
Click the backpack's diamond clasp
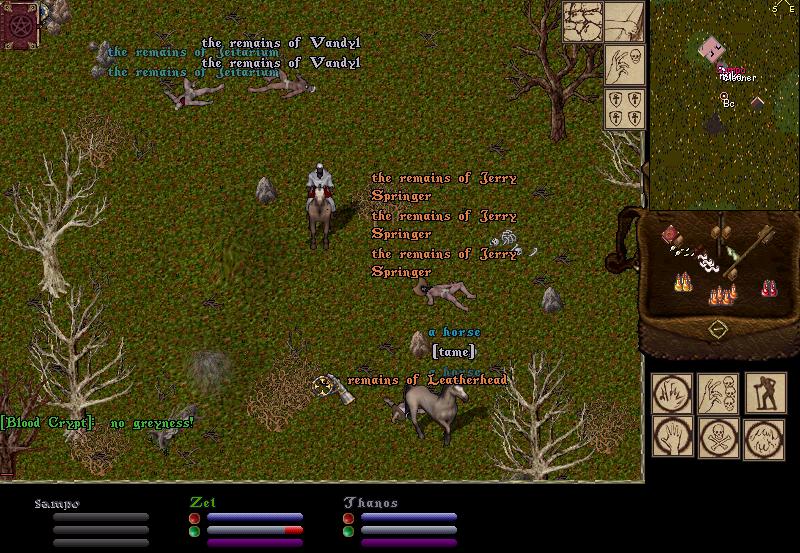(717, 329)
